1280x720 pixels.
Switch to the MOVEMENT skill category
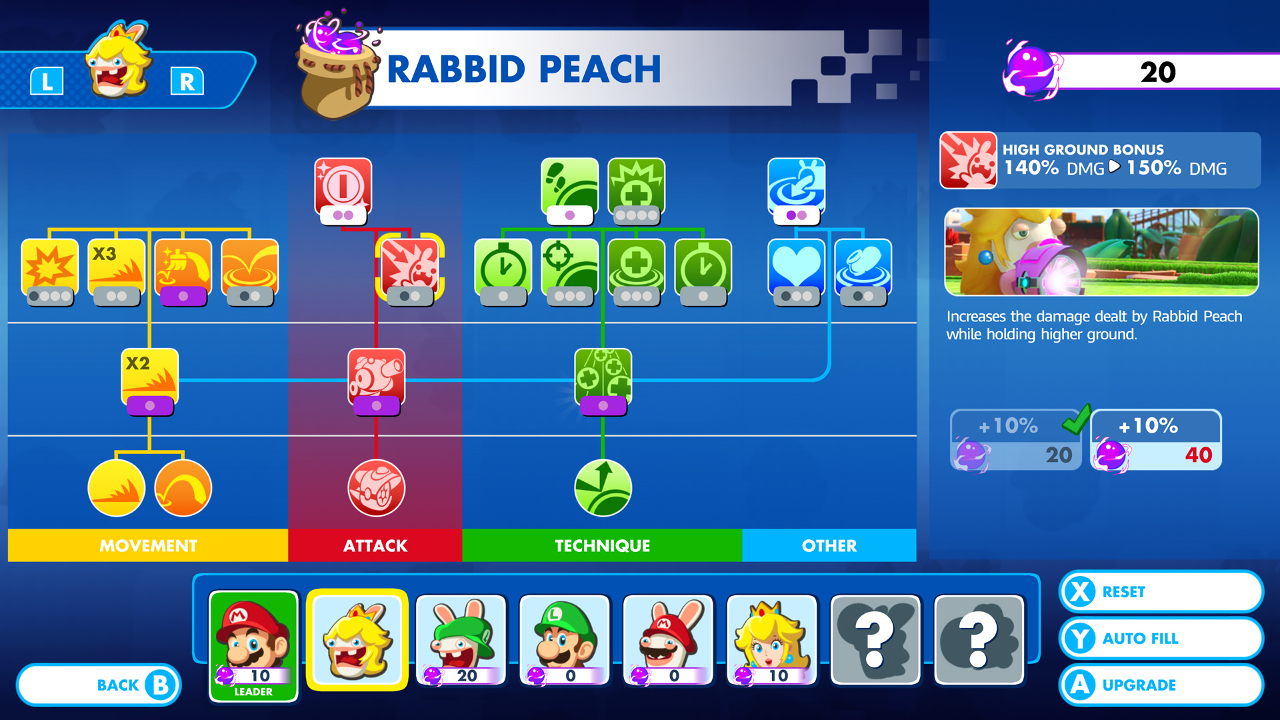148,546
